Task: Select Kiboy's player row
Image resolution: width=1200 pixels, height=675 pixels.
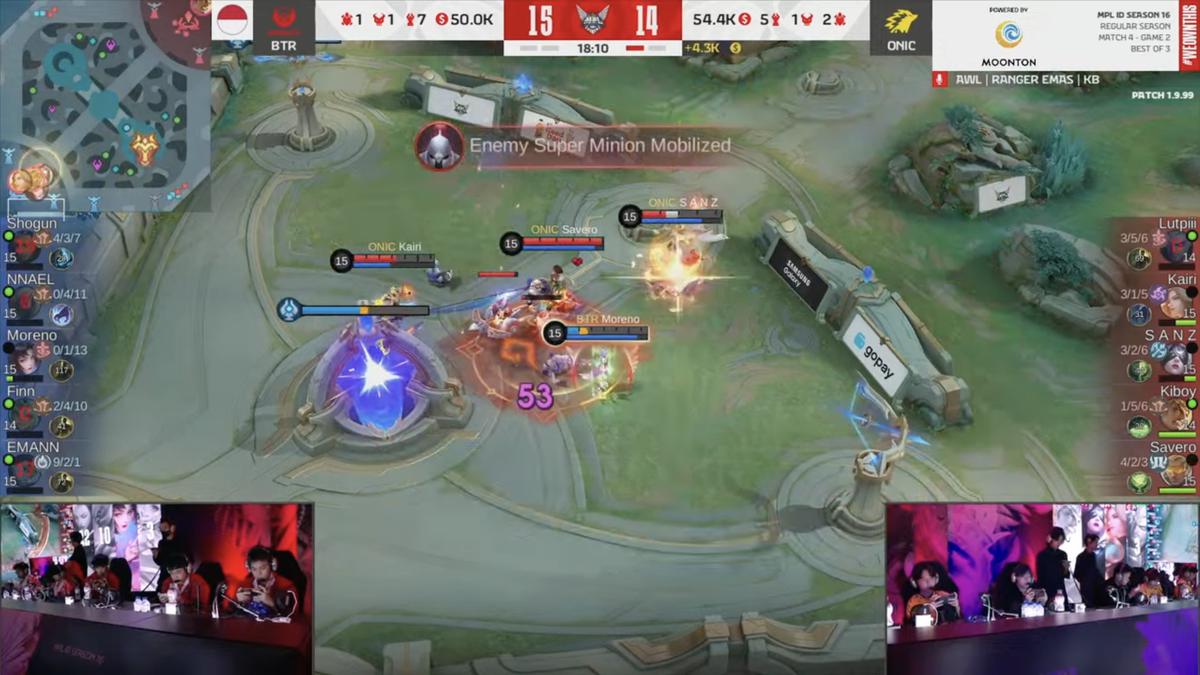Action: pos(1160,412)
